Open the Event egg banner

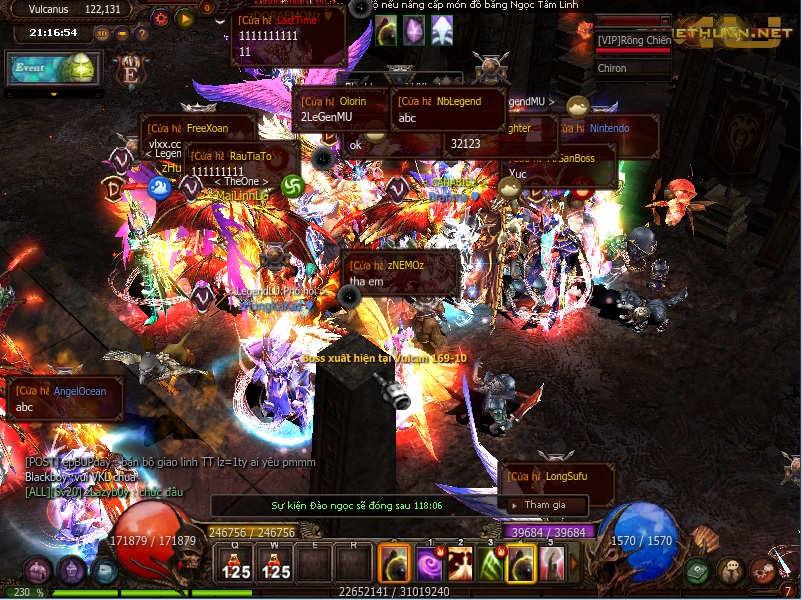point(53,68)
